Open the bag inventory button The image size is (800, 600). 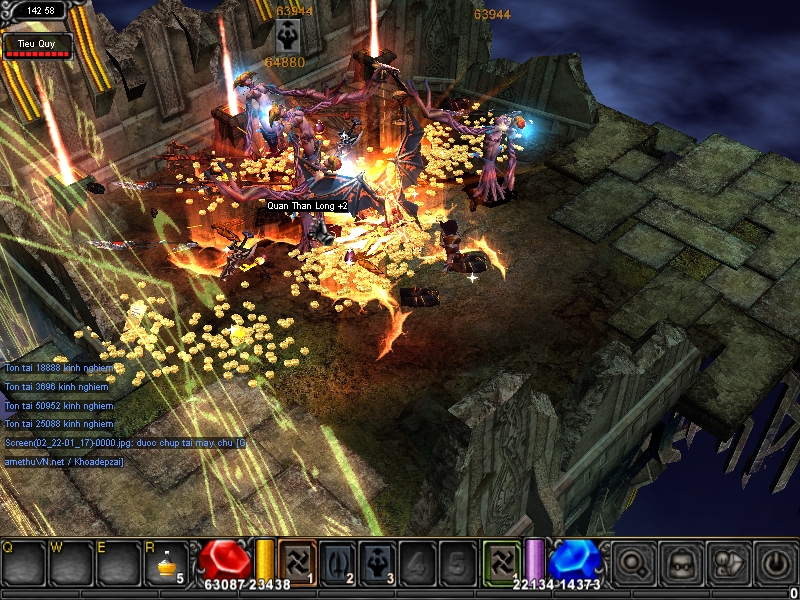pos(683,562)
